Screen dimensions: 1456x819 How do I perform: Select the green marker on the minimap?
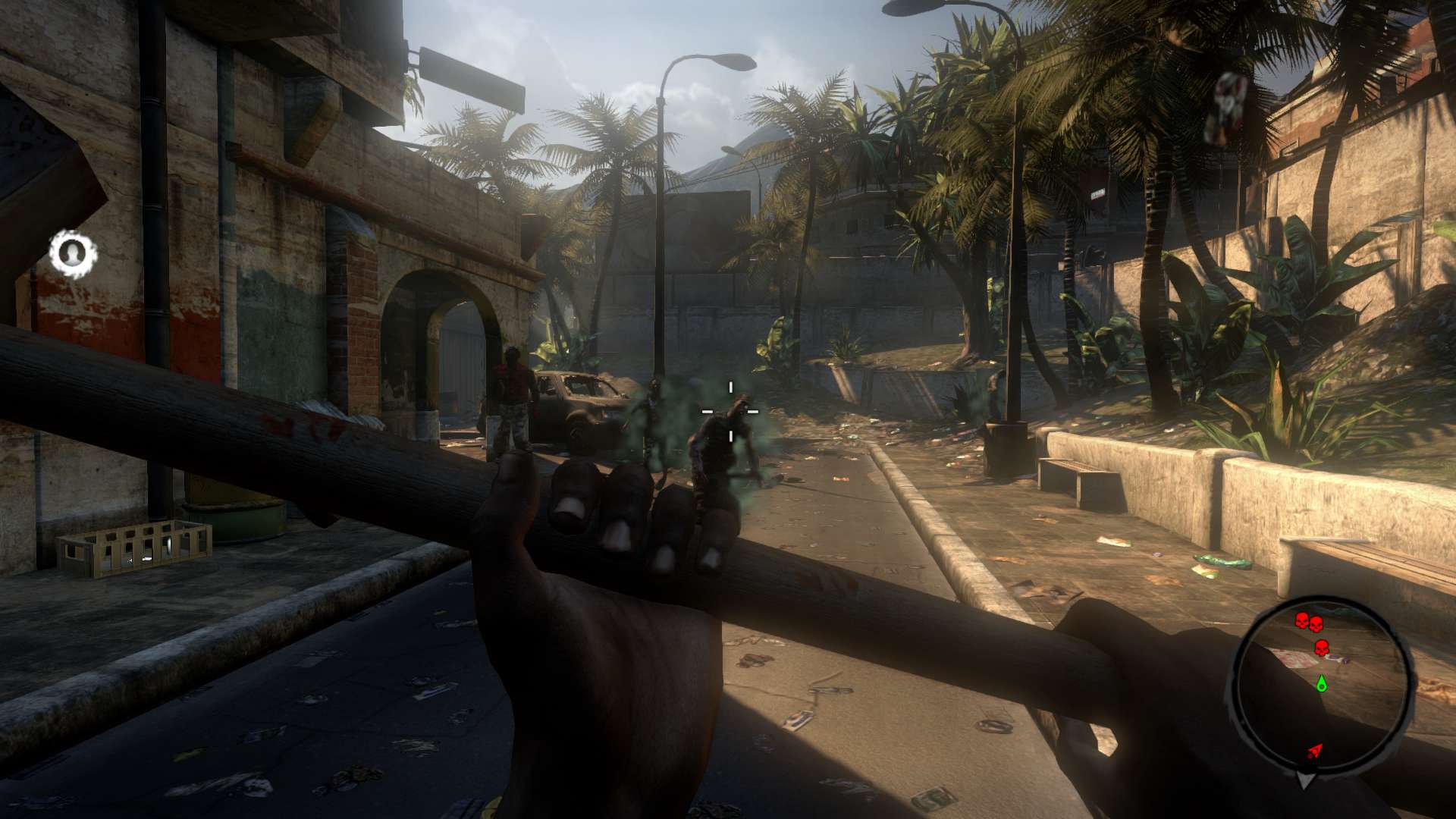(x=1322, y=683)
